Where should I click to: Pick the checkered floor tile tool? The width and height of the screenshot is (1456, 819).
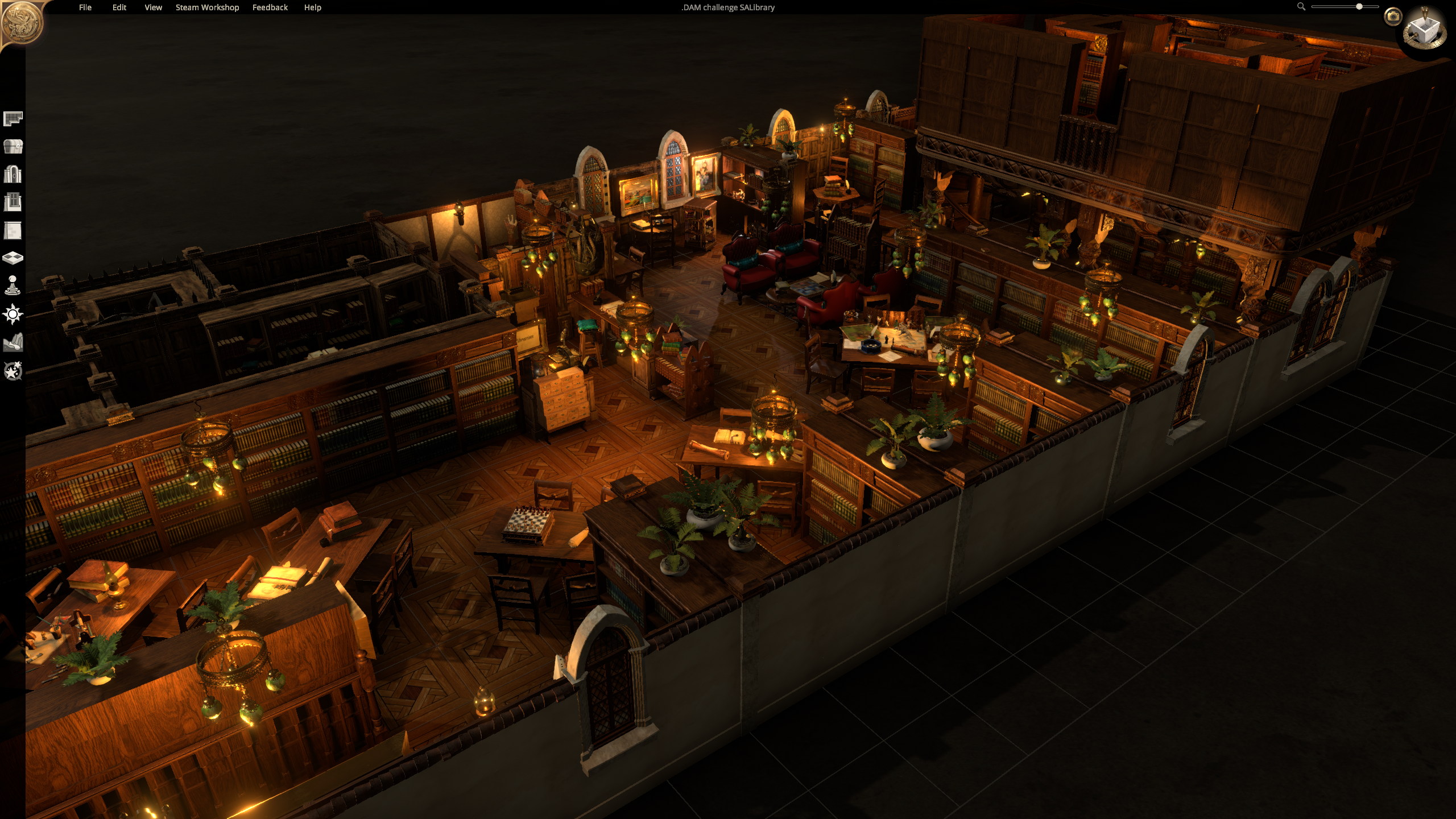click(x=13, y=258)
